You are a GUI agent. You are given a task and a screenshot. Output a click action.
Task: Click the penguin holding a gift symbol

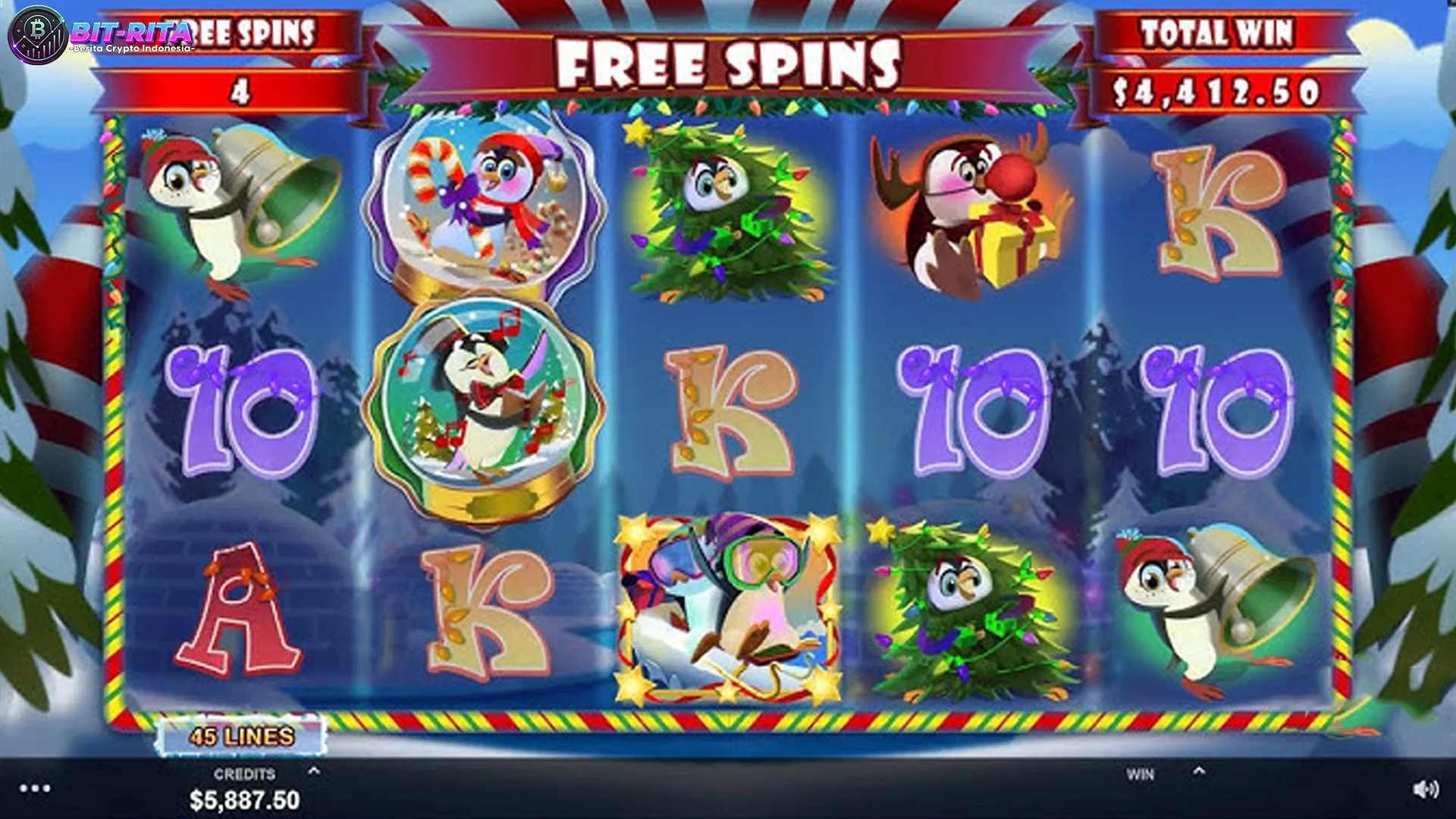pos(976,212)
